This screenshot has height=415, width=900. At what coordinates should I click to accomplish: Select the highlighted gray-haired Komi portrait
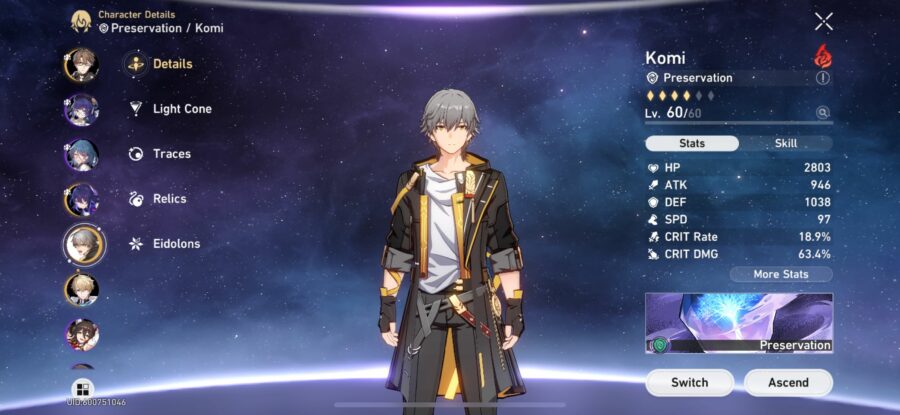[x=84, y=243]
